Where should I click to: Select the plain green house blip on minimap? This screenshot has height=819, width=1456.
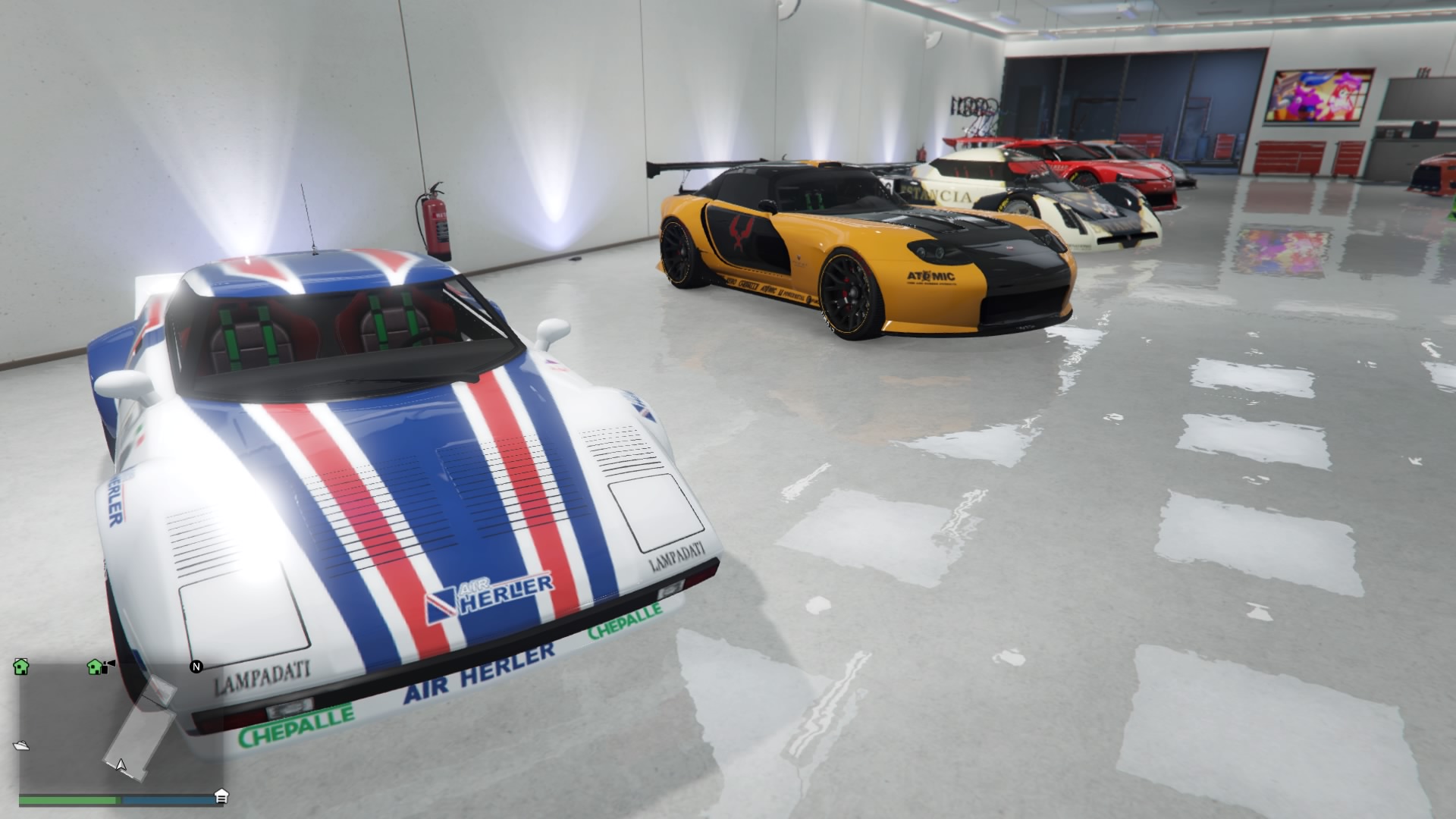pyautogui.click(x=21, y=667)
